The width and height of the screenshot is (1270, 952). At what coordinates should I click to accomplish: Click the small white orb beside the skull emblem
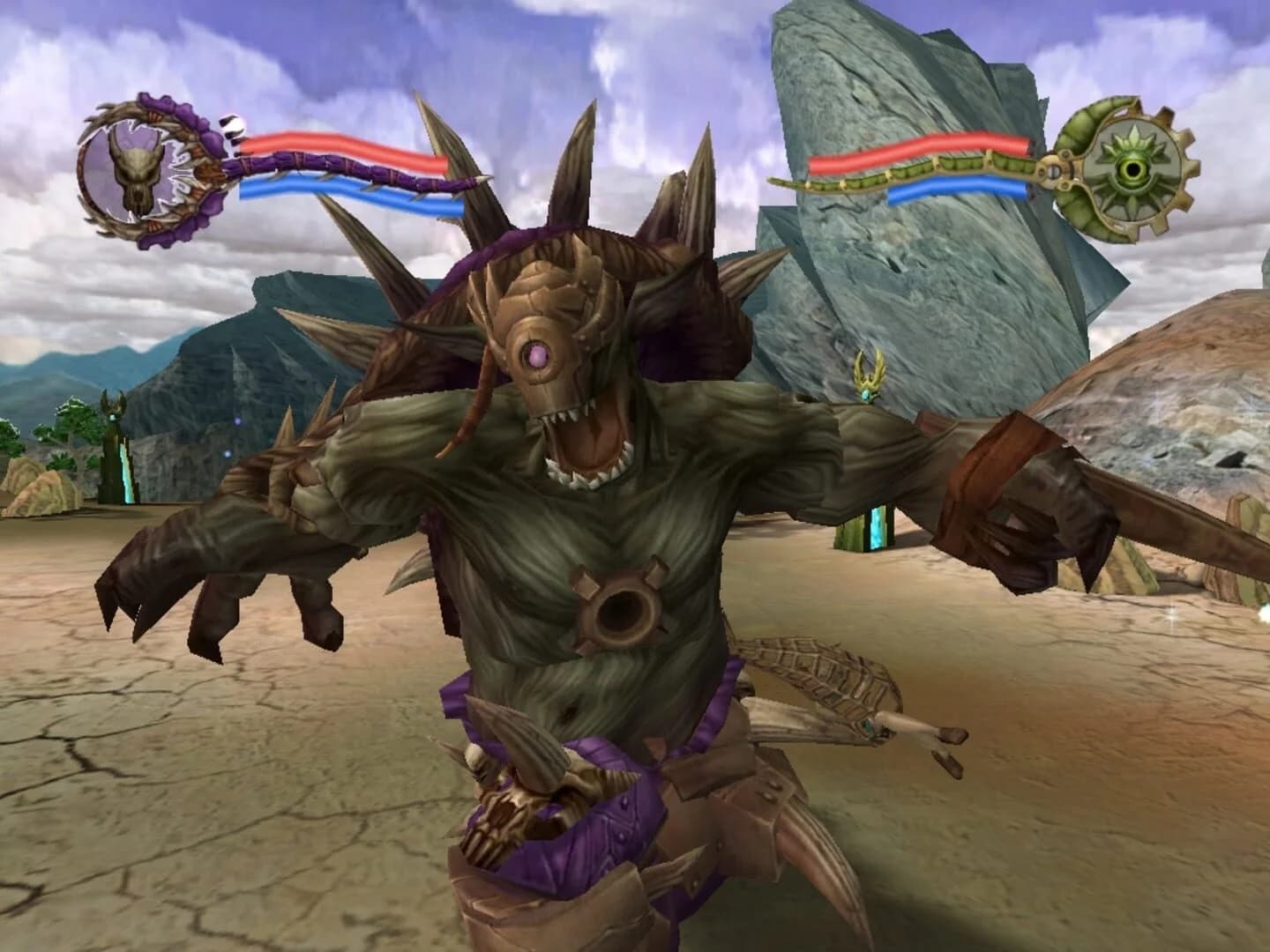pos(233,125)
